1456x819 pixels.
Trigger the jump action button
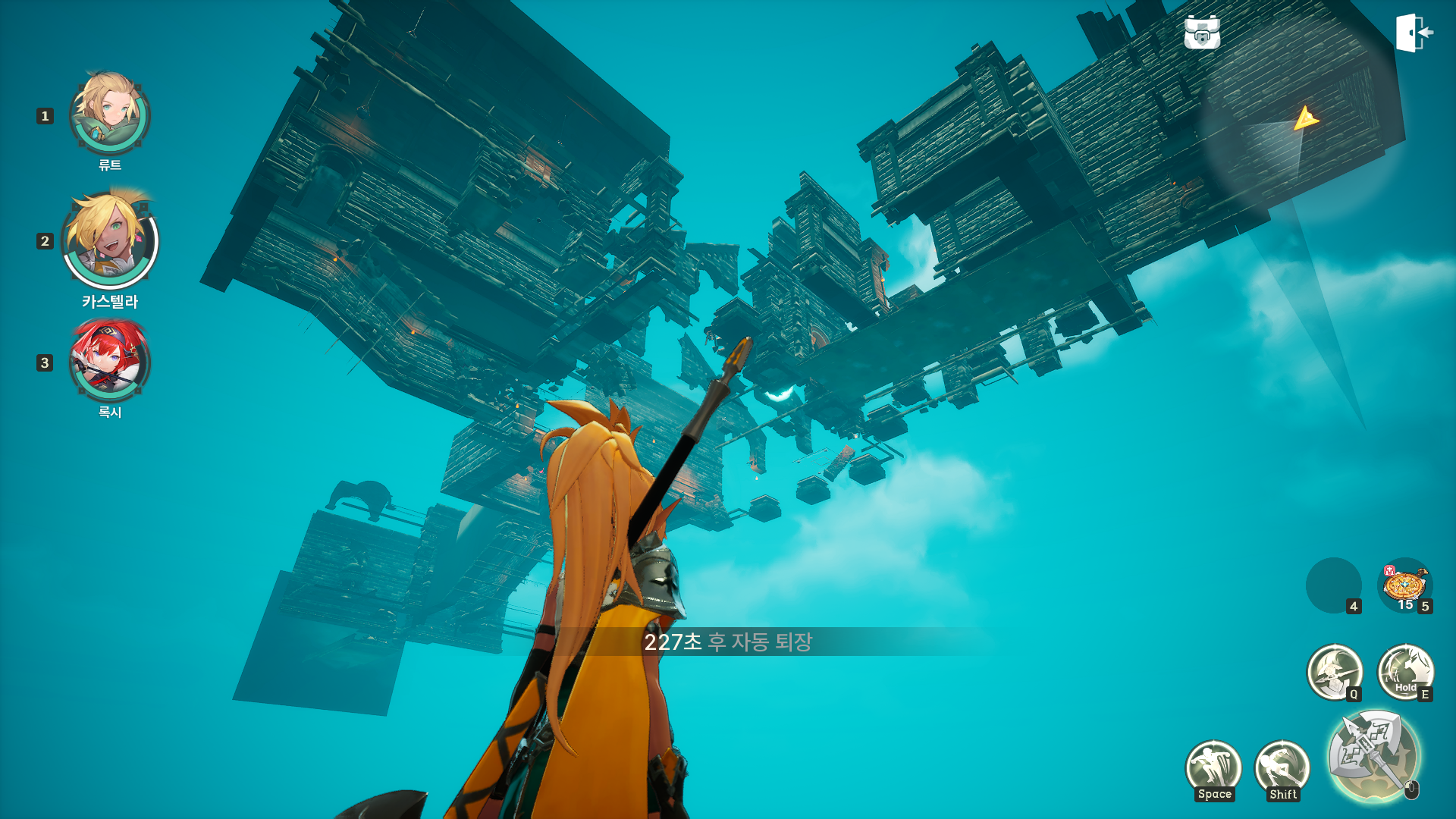(1213, 768)
